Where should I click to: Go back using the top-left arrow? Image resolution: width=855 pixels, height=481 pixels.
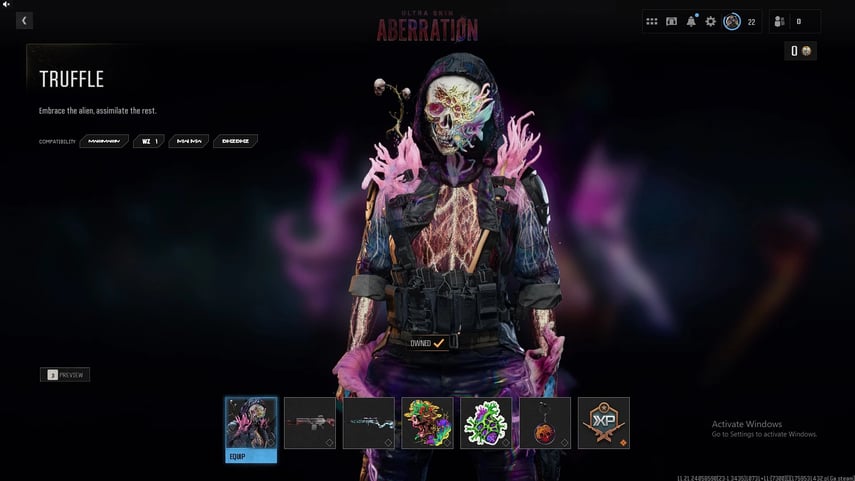(x=24, y=20)
